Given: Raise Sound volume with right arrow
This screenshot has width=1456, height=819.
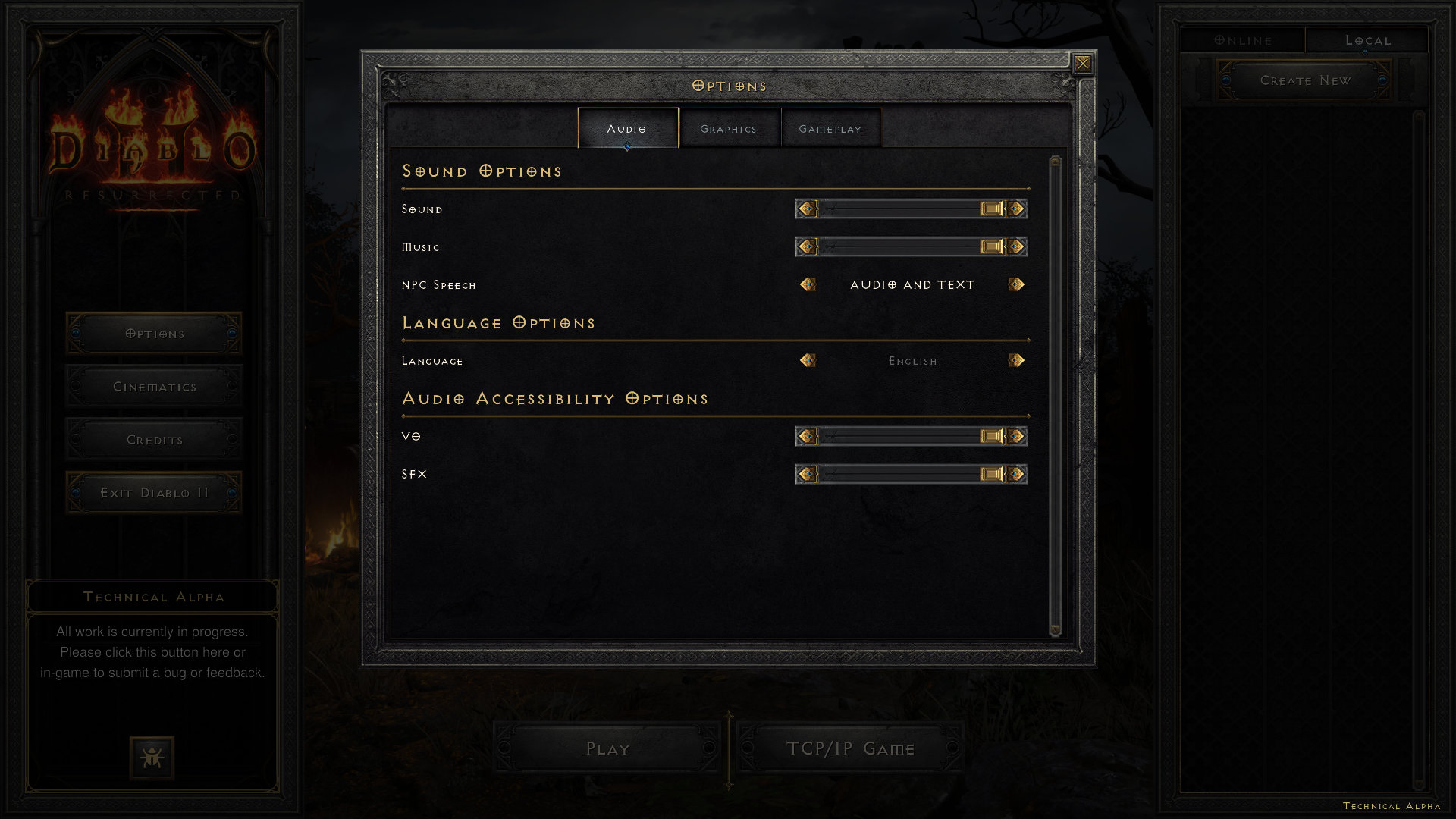Looking at the screenshot, I should point(1017,209).
